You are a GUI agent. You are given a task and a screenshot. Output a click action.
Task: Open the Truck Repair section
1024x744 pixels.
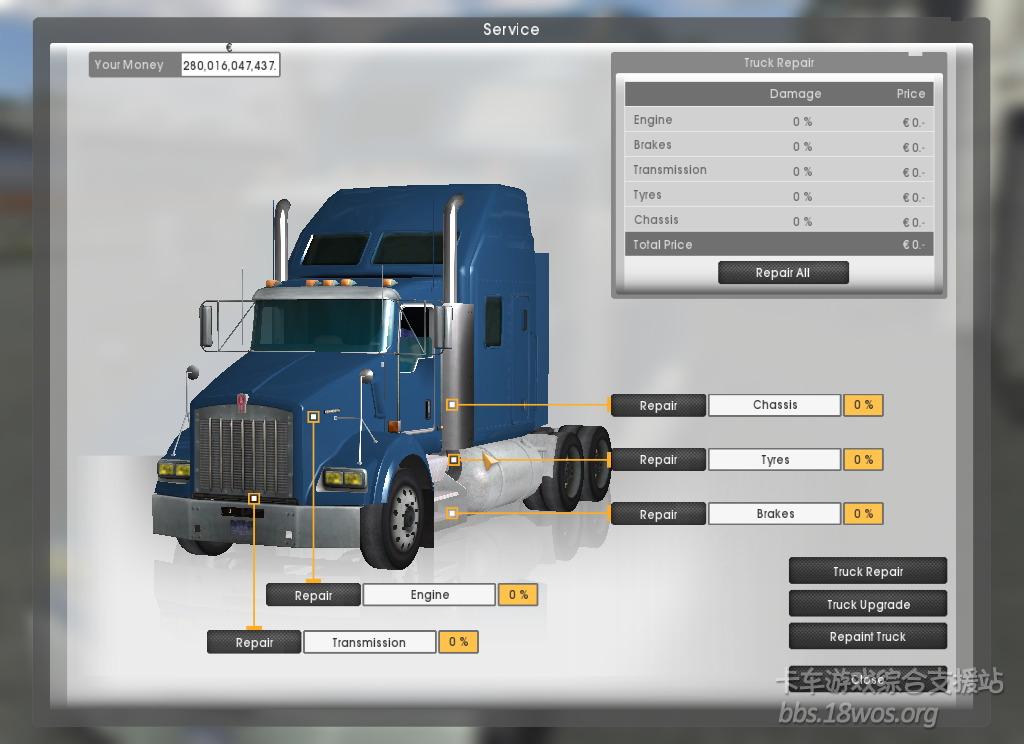(x=867, y=572)
